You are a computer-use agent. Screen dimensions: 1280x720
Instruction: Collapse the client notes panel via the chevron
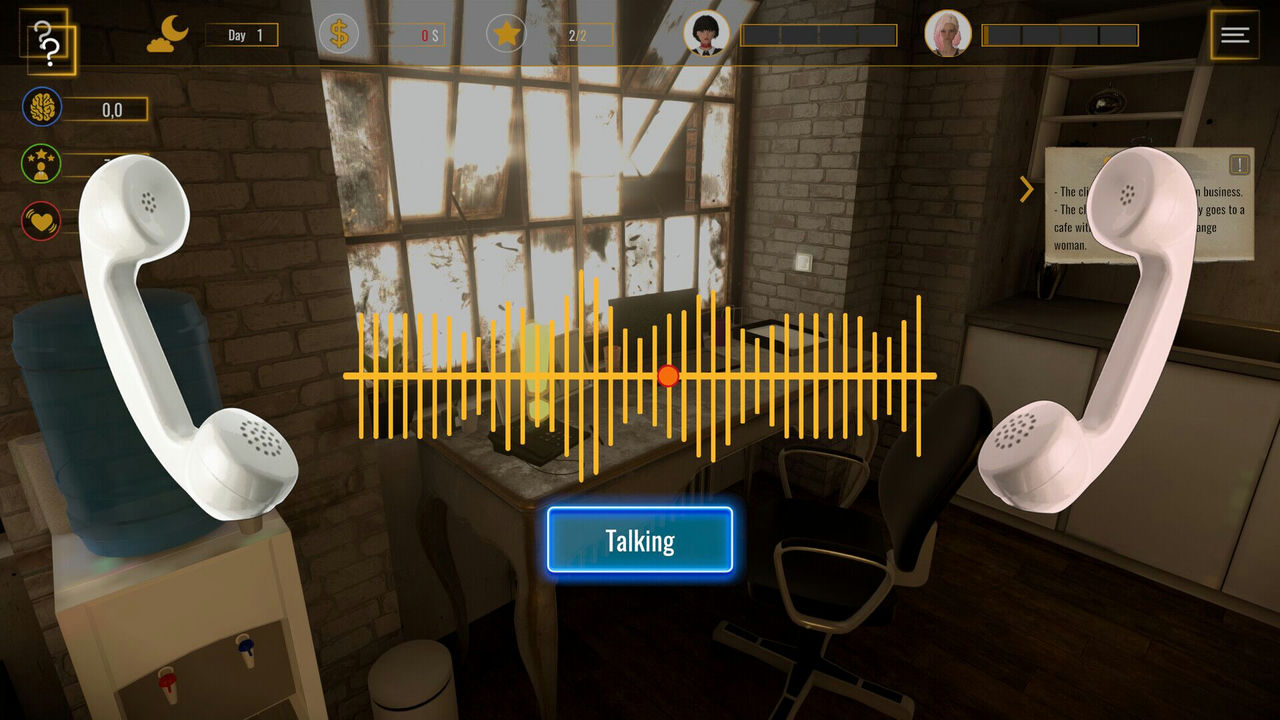coord(1025,189)
